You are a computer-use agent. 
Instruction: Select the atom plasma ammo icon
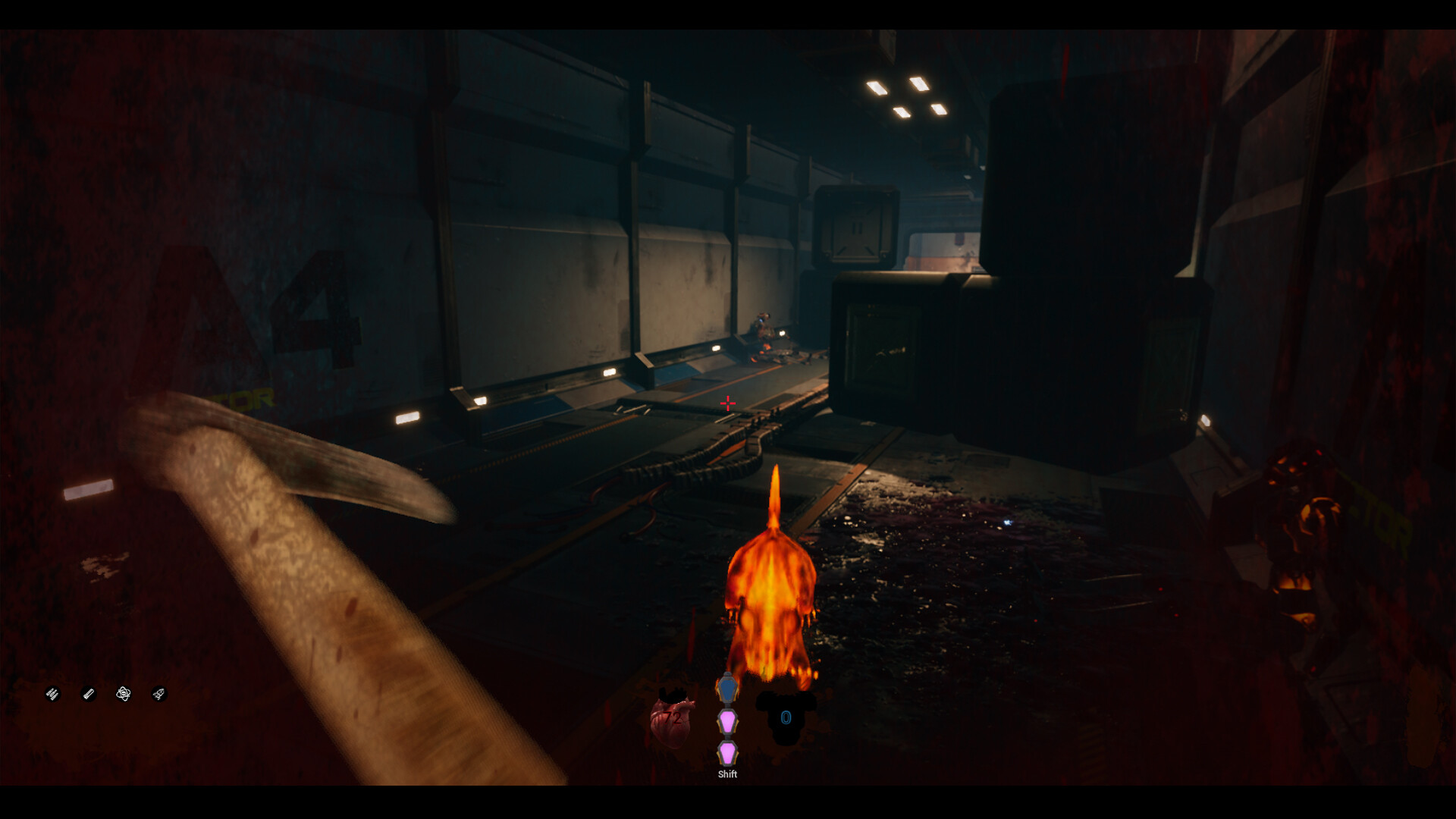[x=124, y=693]
